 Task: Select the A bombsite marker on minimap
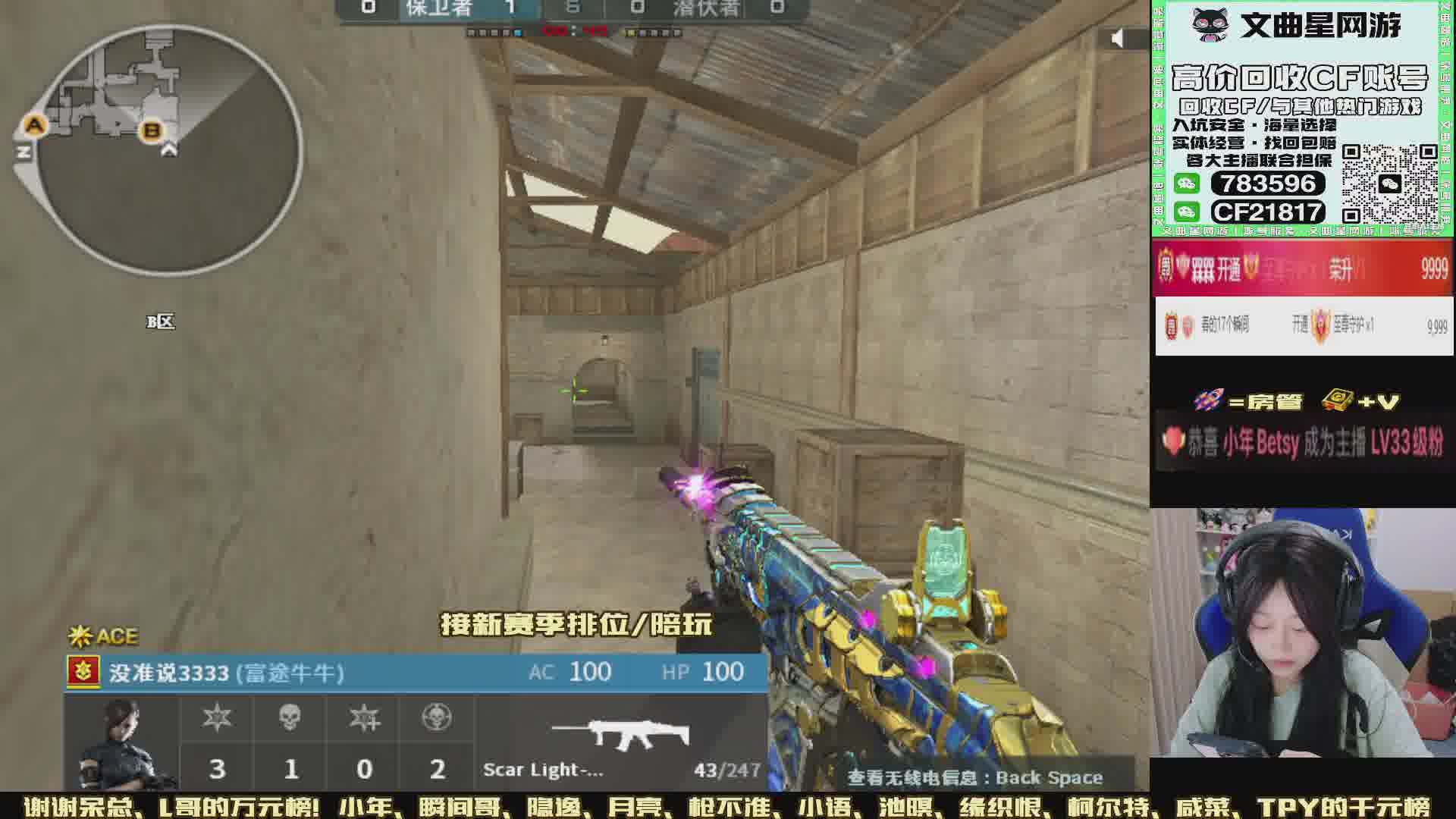coord(35,125)
